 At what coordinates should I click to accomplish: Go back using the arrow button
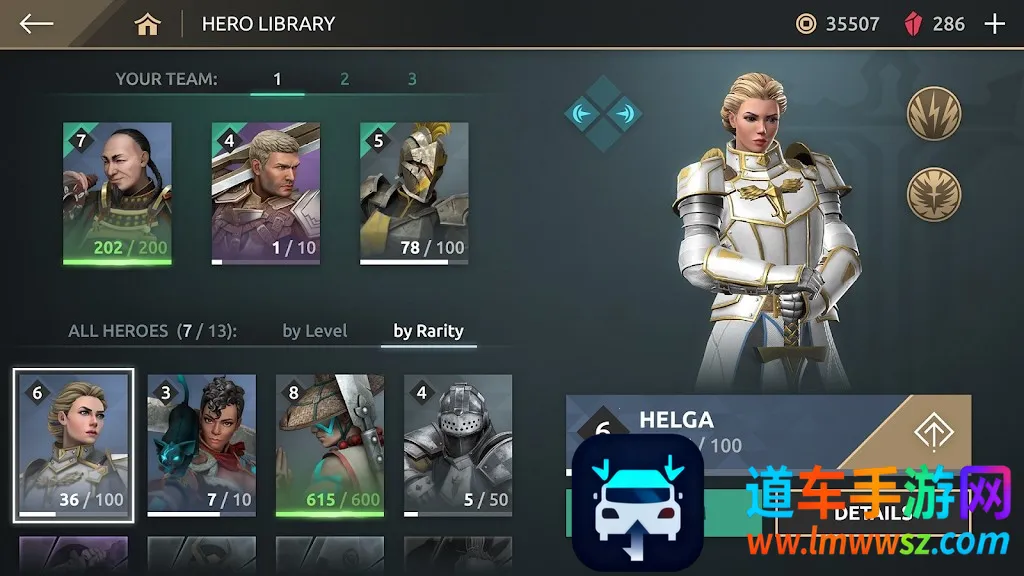click(x=36, y=24)
